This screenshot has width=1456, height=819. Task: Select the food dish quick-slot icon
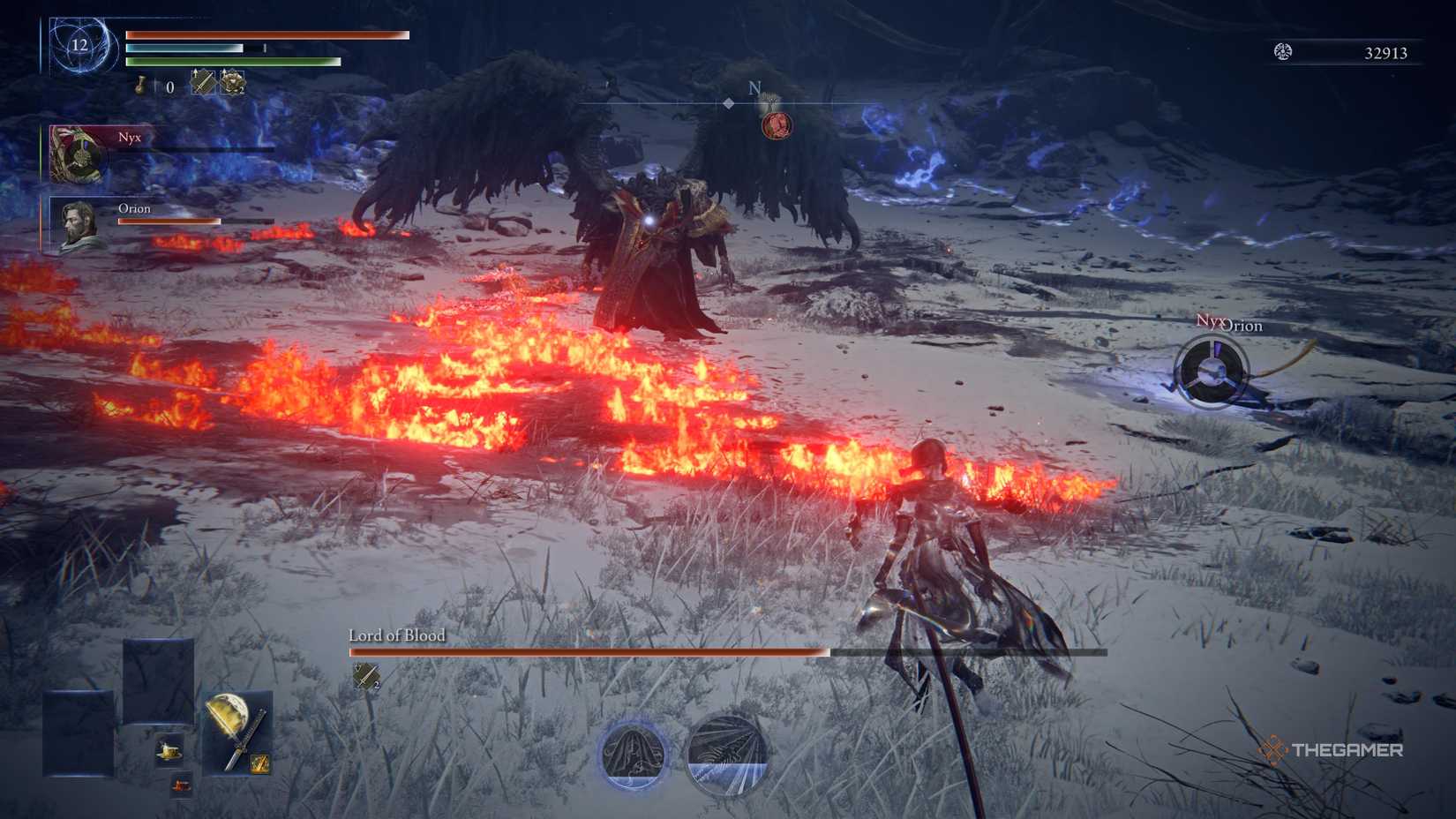click(169, 750)
